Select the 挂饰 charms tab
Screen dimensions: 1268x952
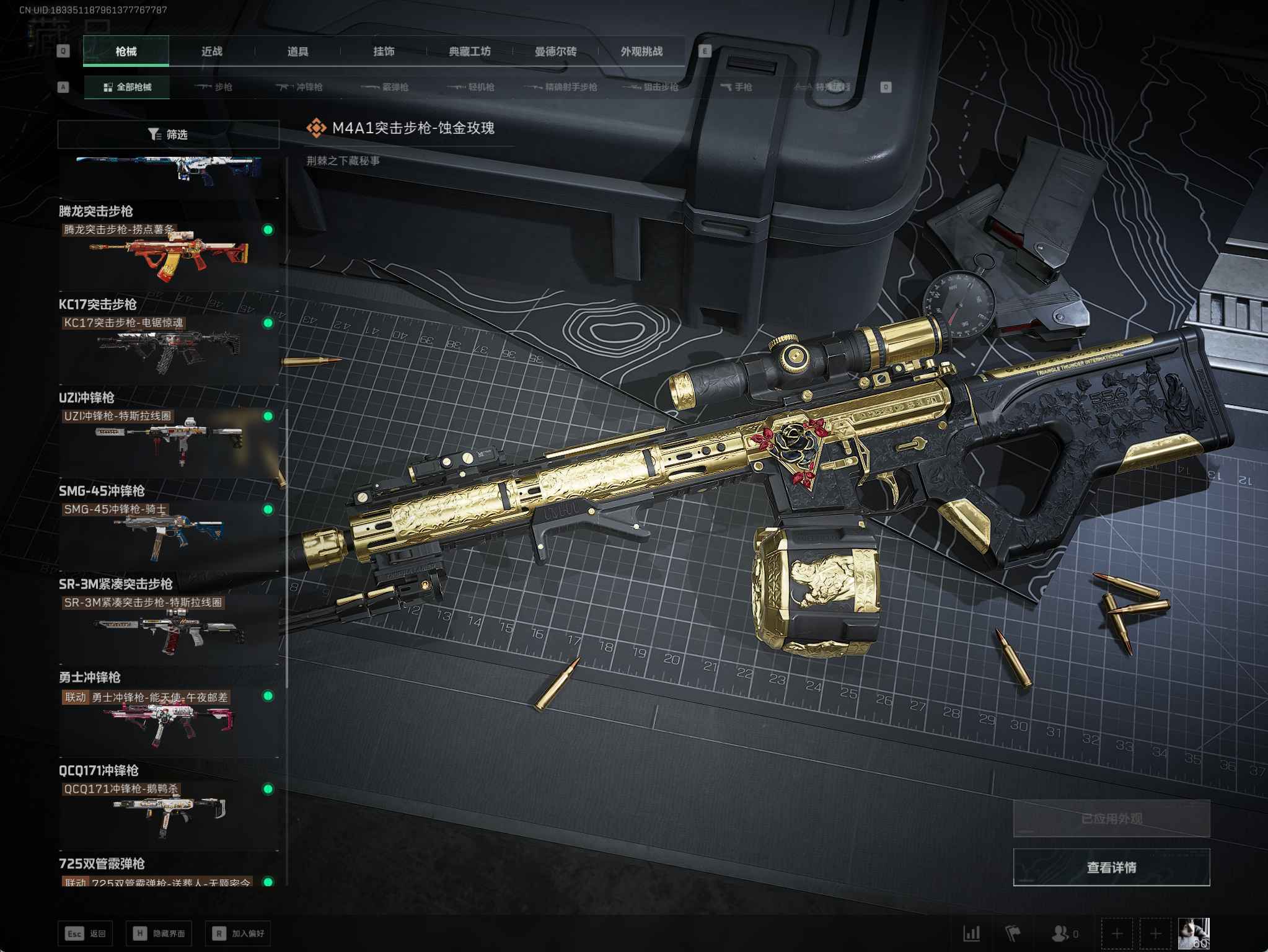(384, 51)
